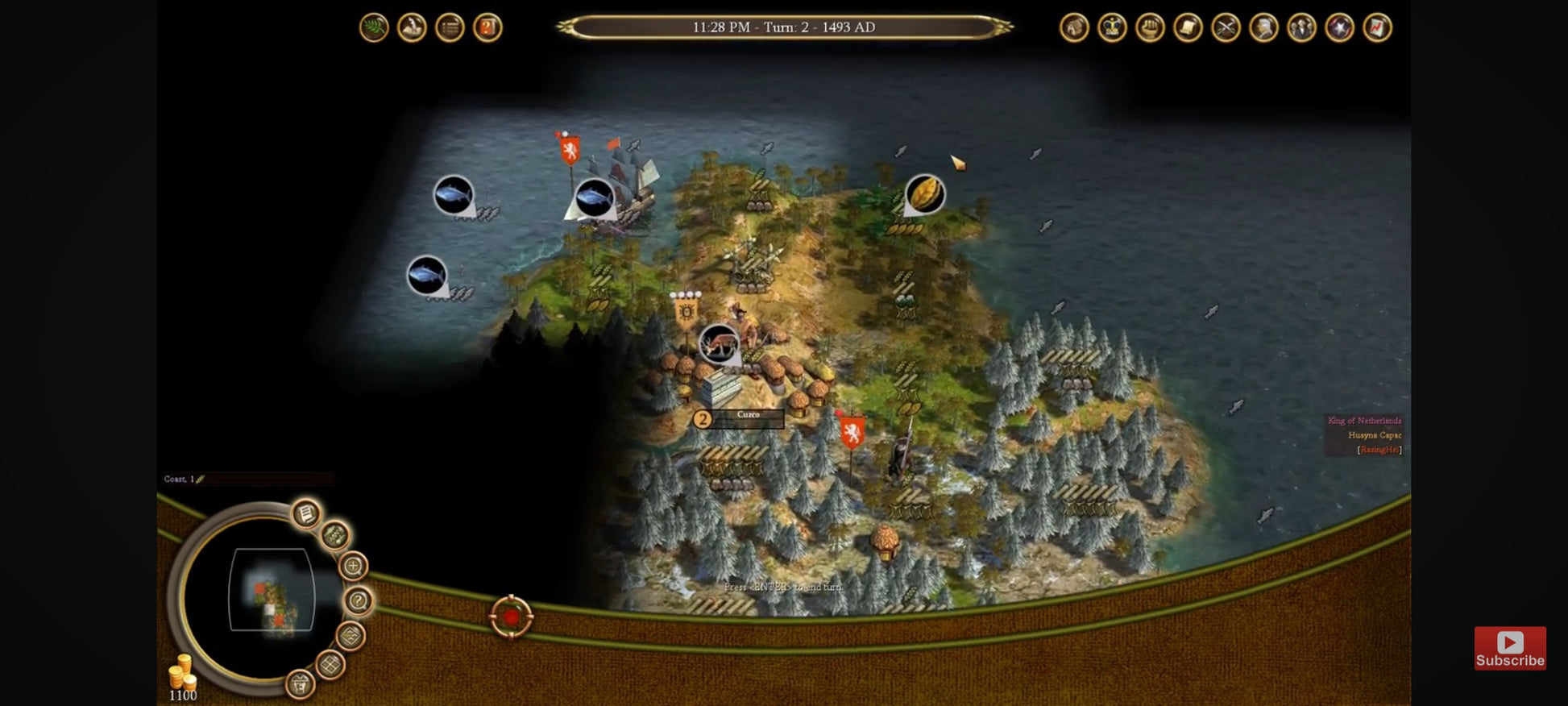Open the orange question mark help book
This screenshot has width=1568, height=706.
coord(487,28)
